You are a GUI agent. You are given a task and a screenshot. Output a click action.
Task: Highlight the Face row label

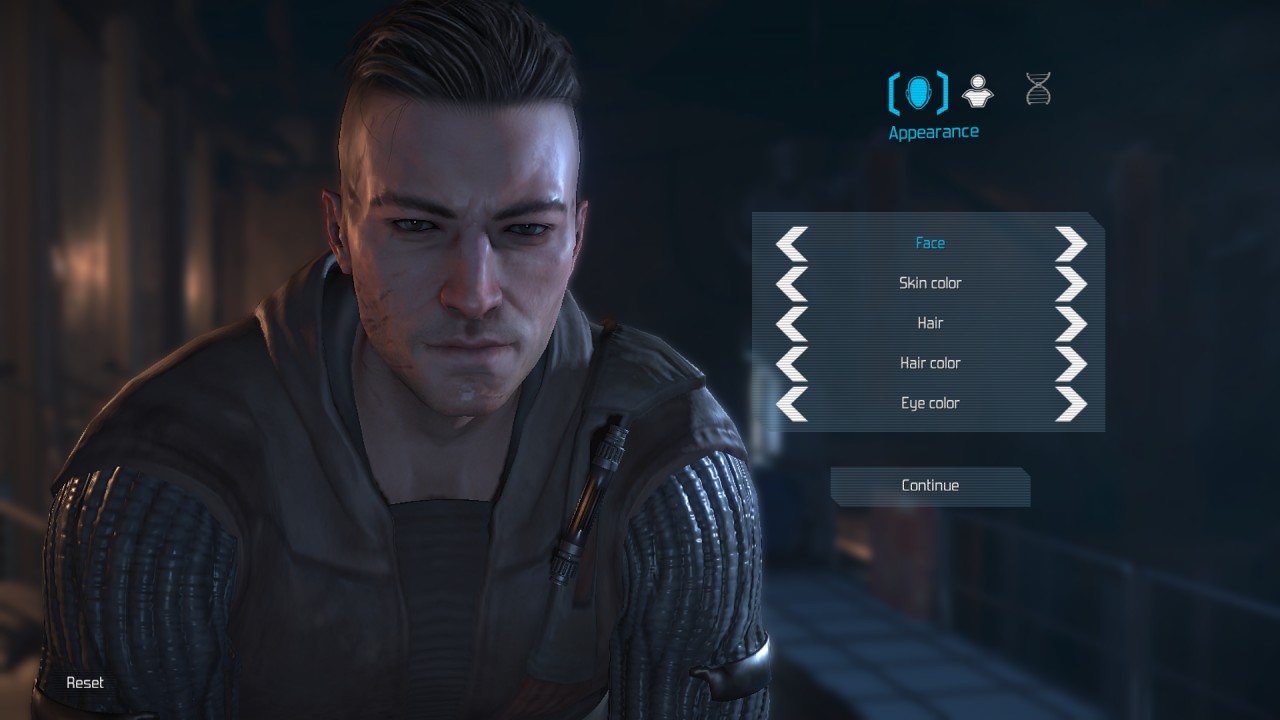(930, 243)
